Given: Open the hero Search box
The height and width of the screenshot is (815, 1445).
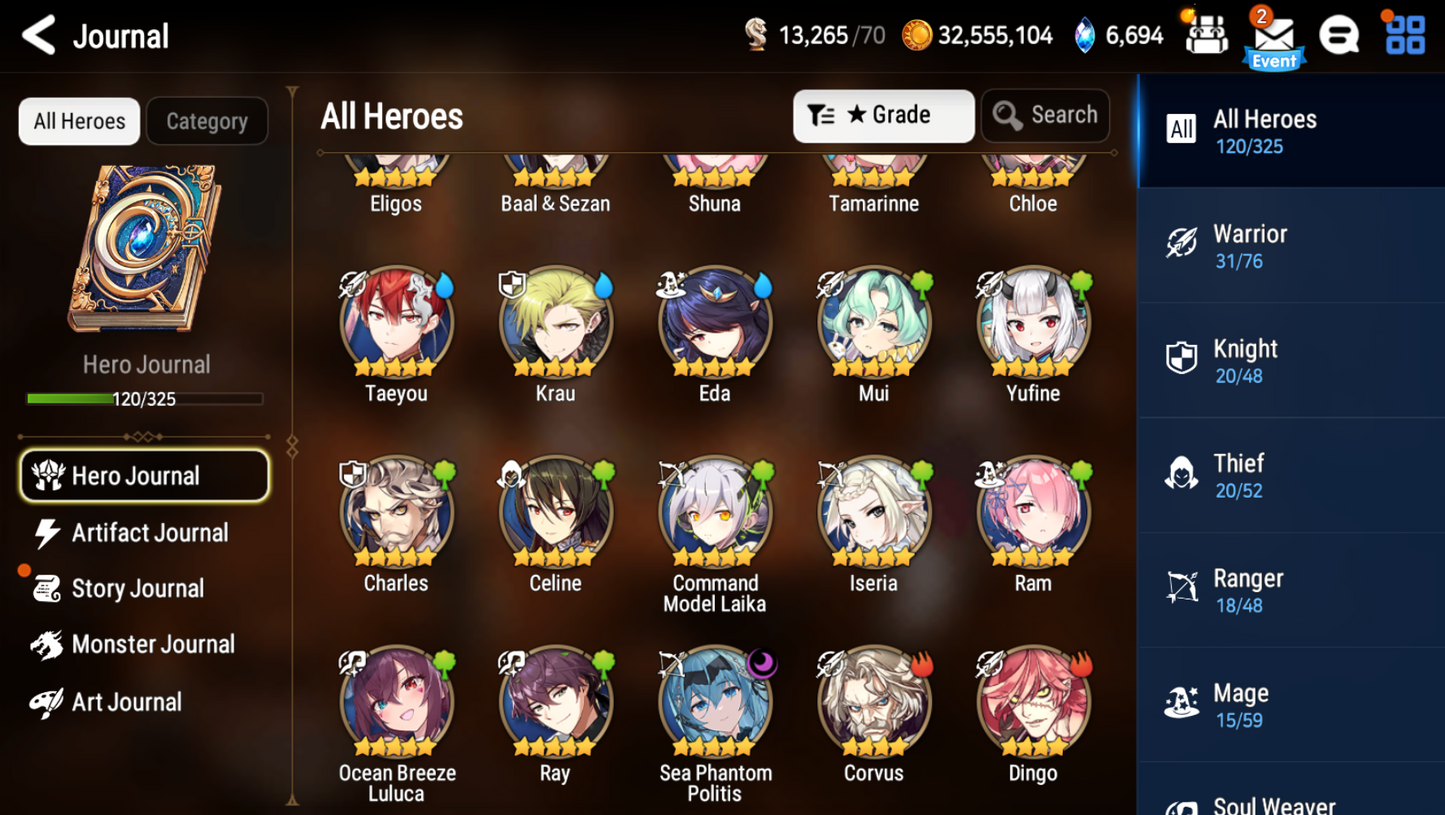Looking at the screenshot, I should [1045, 116].
